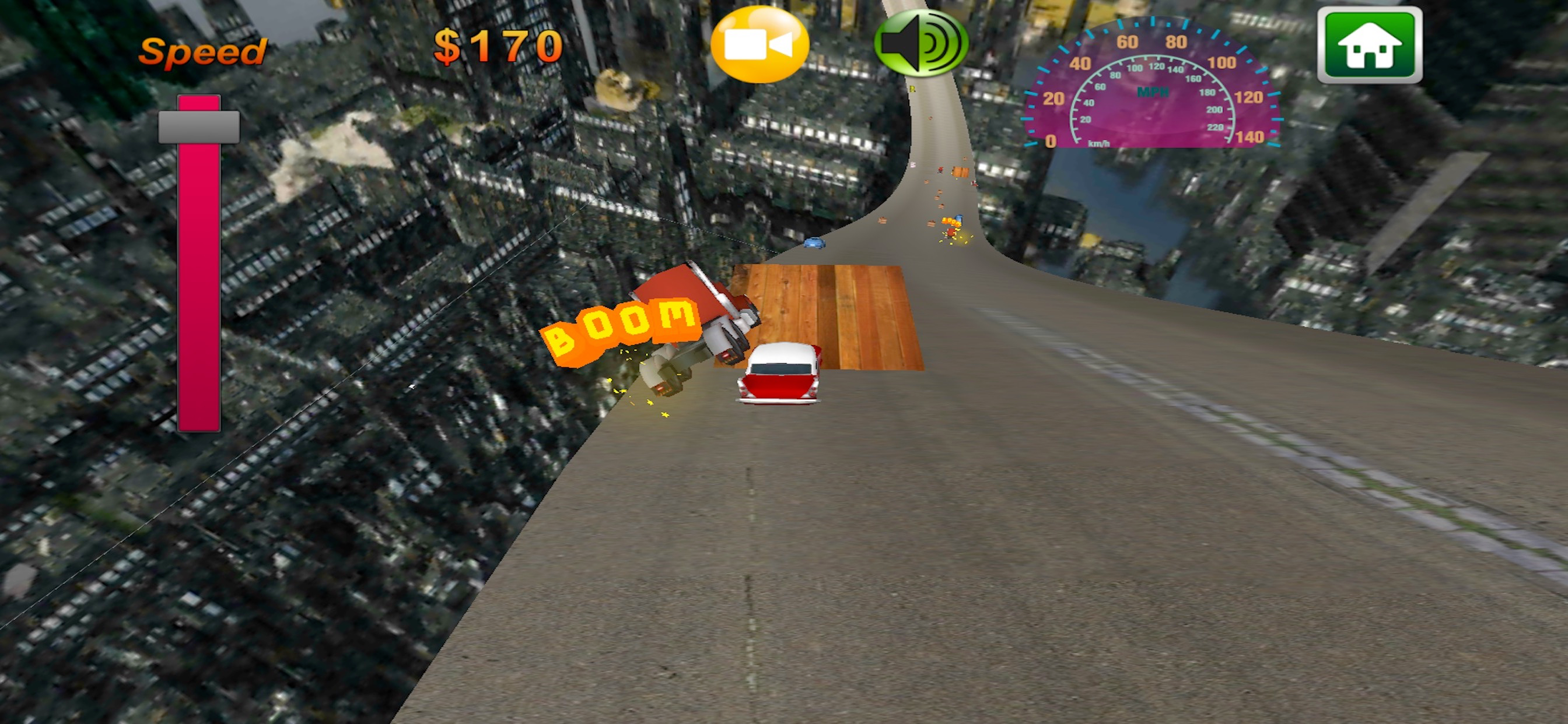Tap the yellow video camera record icon
The height and width of the screenshot is (724, 1568).
tap(761, 45)
